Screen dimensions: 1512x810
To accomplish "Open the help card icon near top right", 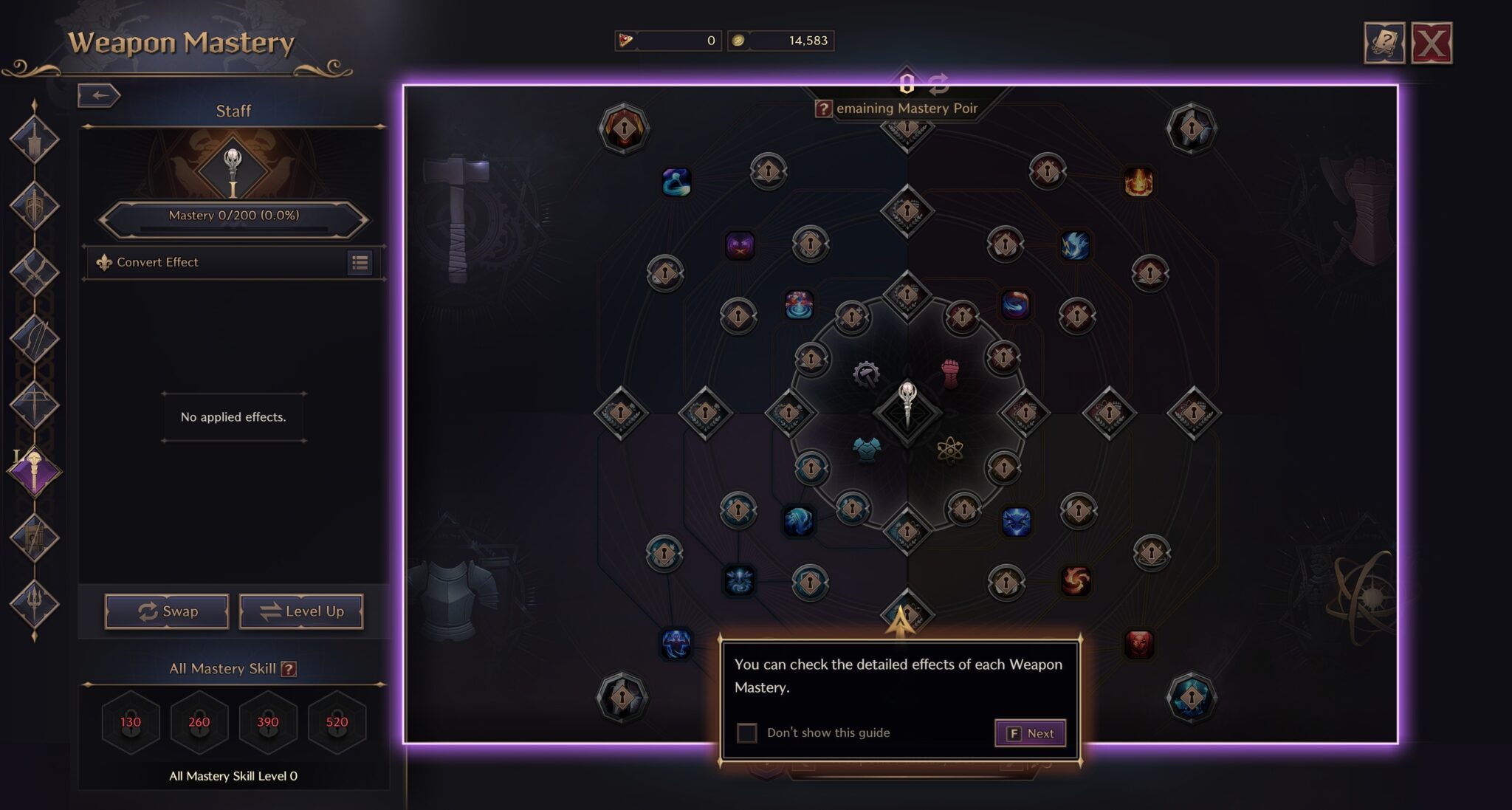I will click(x=1386, y=41).
